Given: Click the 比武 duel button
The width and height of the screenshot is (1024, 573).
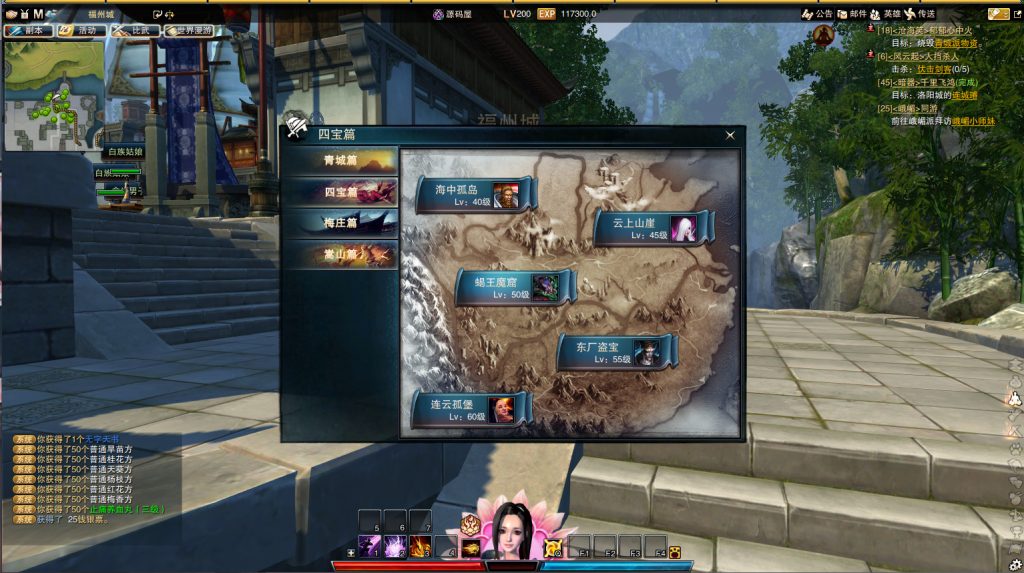Looking at the screenshot, I should pyautogui.click(x=136, y=31).
